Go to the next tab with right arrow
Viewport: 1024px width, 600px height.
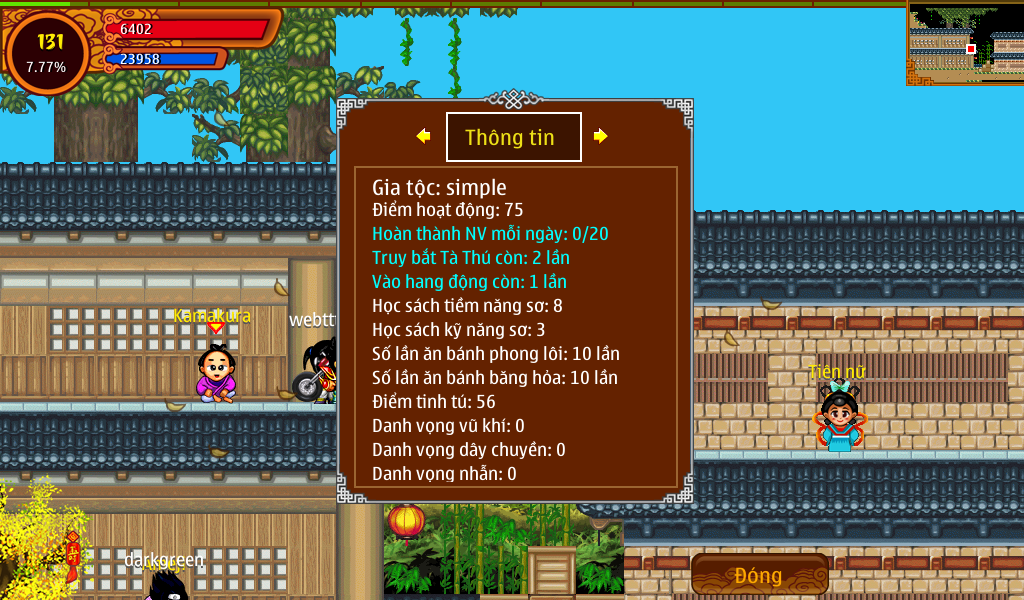coord(600,136)
